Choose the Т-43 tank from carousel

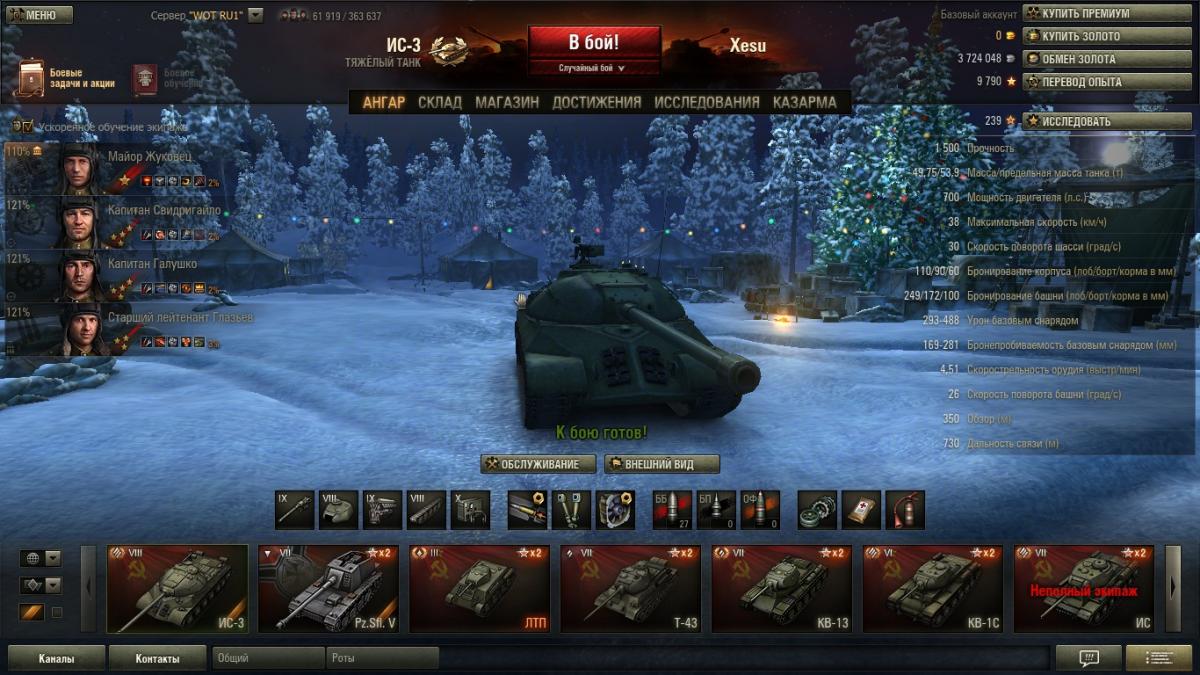click(630, 589)
